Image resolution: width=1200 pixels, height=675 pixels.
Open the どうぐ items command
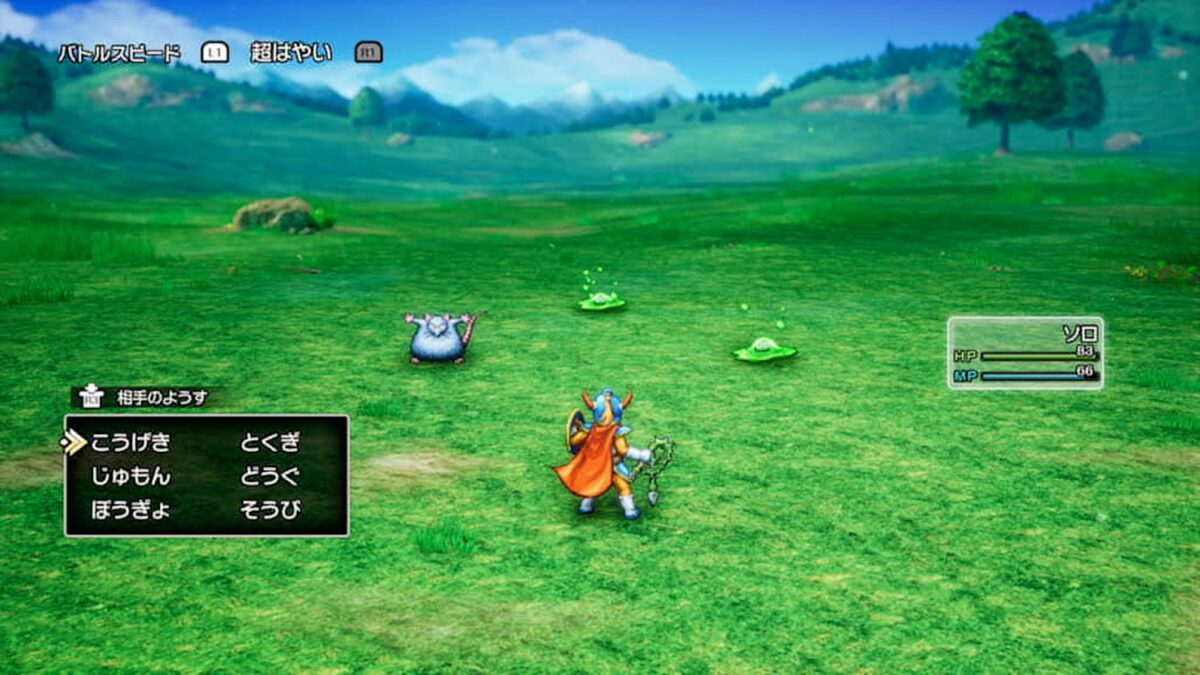coord(270,477)
